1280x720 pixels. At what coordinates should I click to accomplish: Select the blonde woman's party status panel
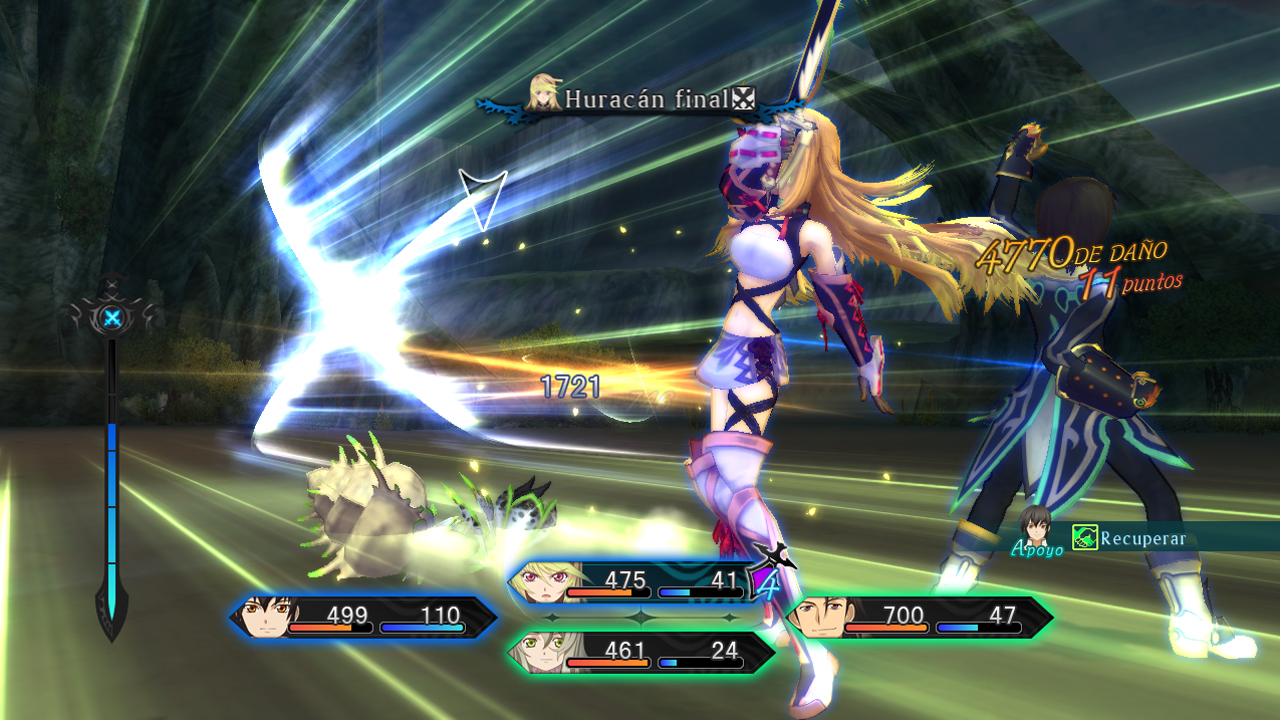pos(640,583)
